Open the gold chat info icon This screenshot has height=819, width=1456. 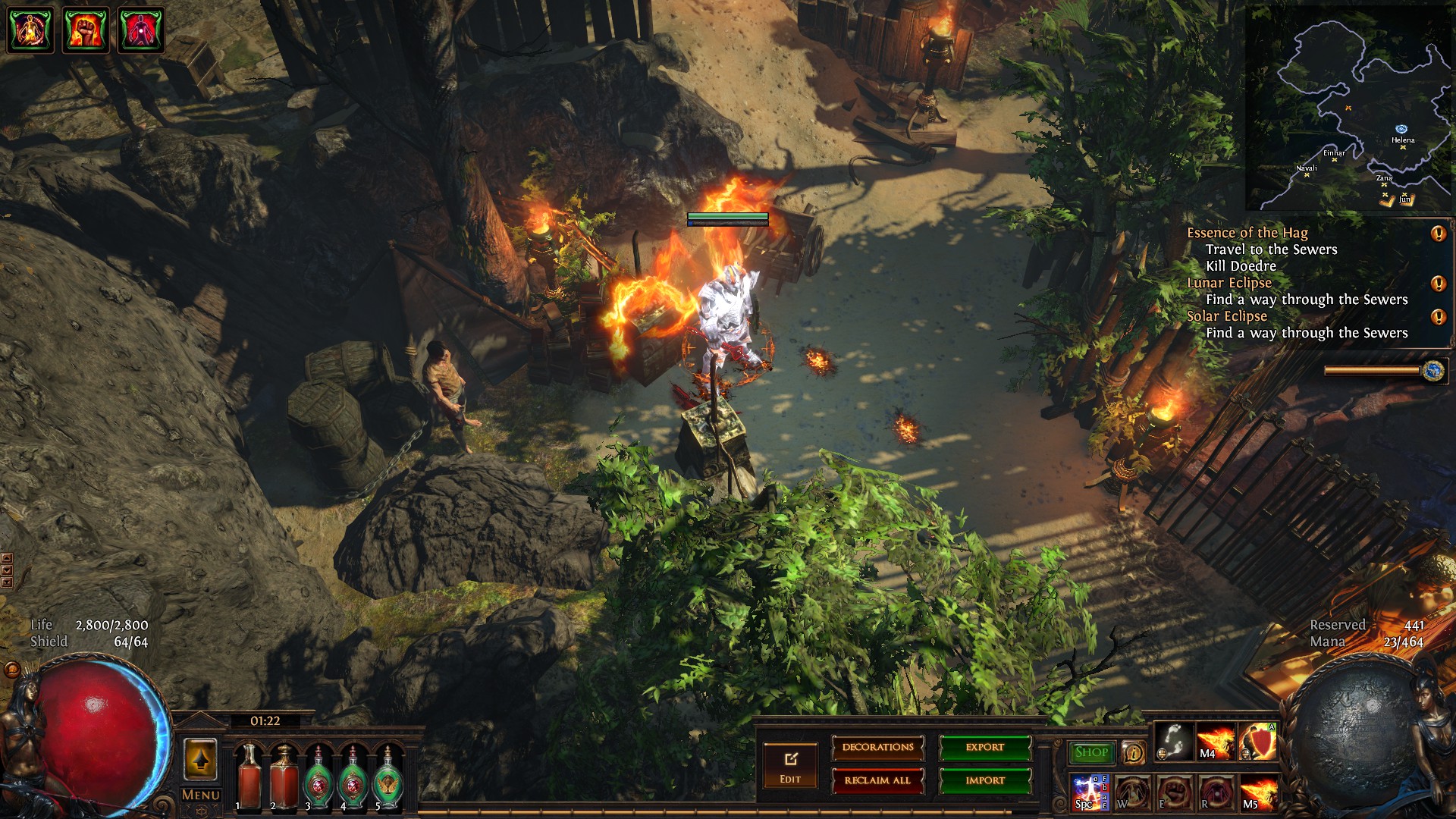click(1133, 752)
